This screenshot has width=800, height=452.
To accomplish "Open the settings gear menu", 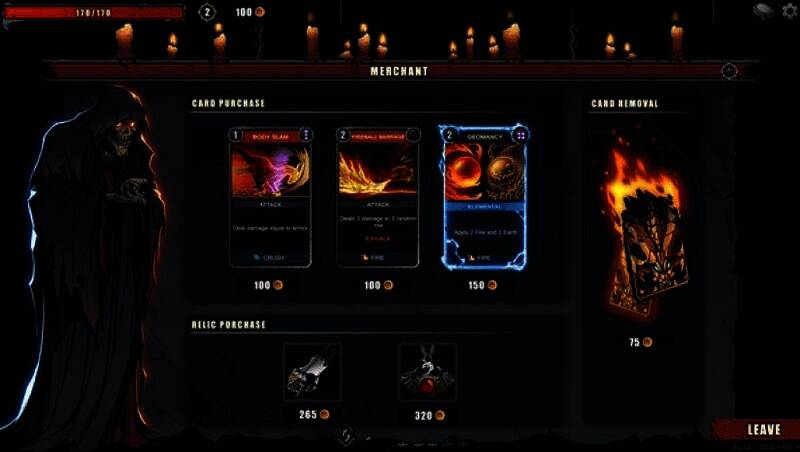I will [790, 11].
